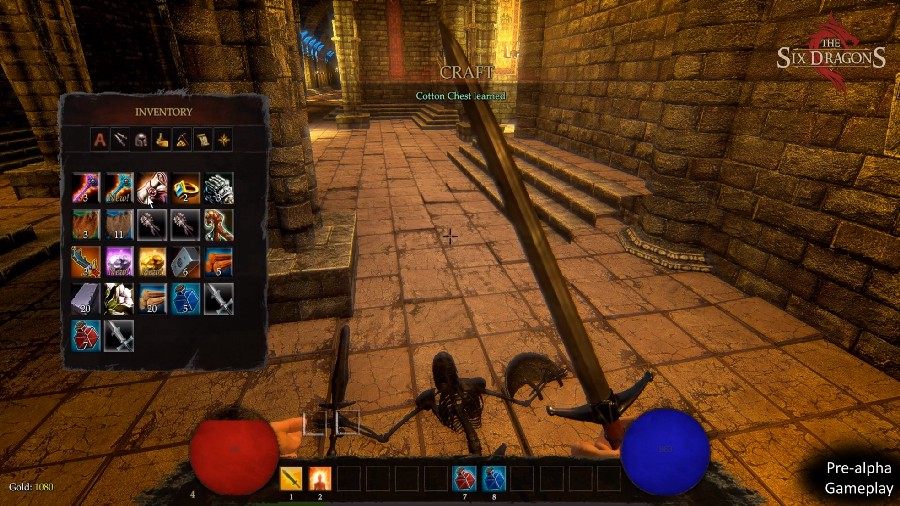Choose the gray stone block stack of 20
Image resolution: width=900 pixels, height=506 pixels.
(87, 298)
